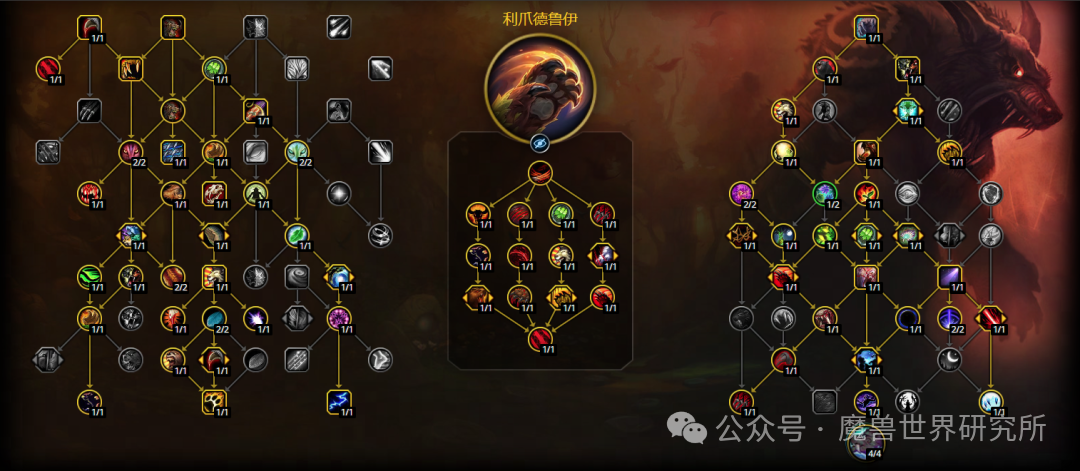Click the 4/4 talent node in right tree
The height and width of the screenshot is (471, 1080).
(866, 443)
